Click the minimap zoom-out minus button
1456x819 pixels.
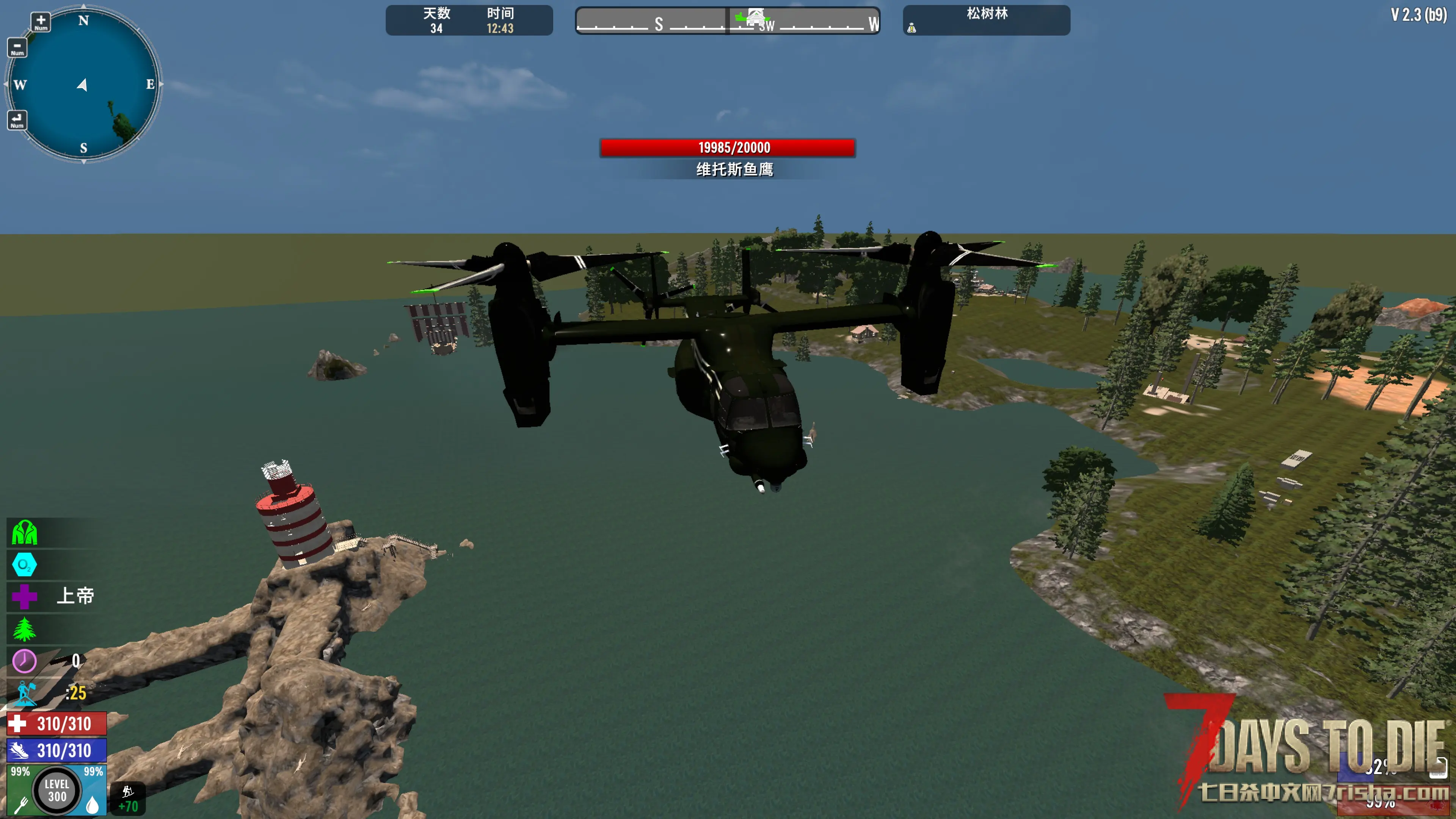click(x=17, y=47)
